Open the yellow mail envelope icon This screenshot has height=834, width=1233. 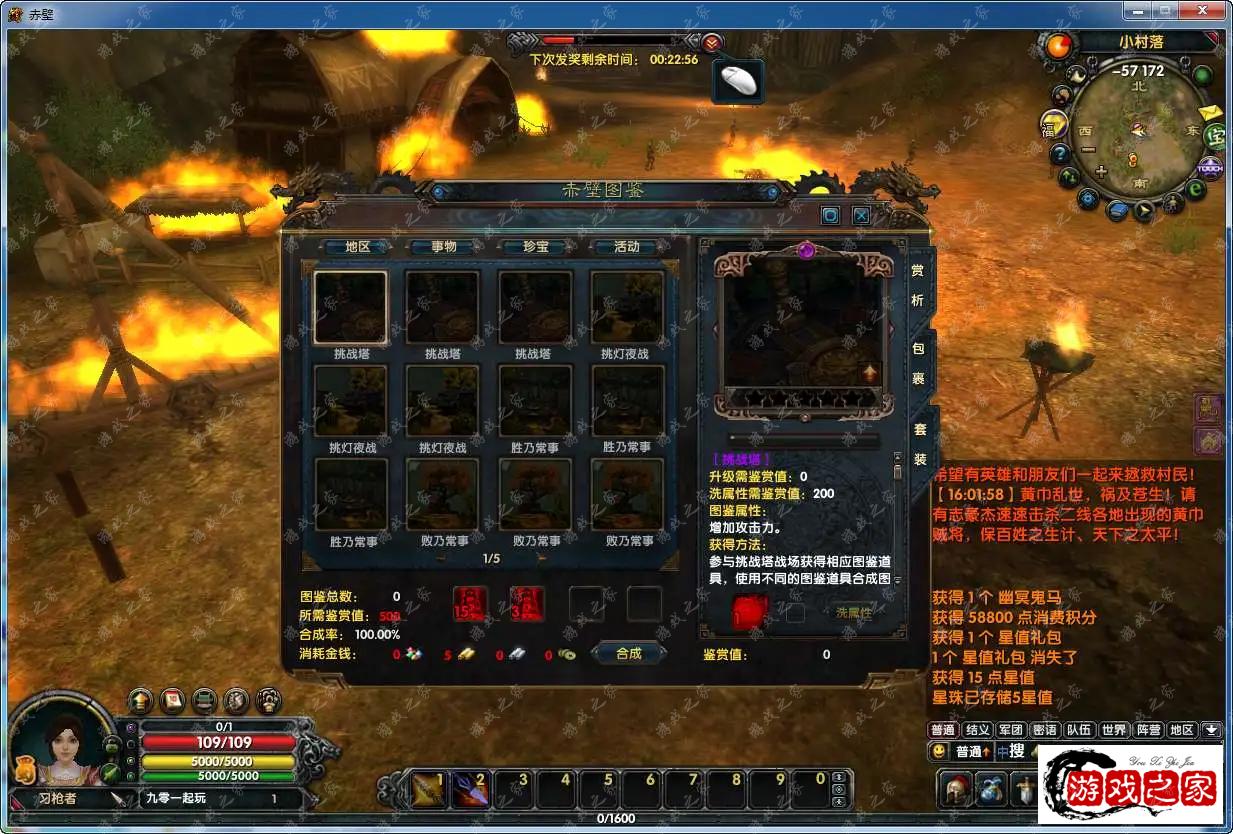click(1211, 112)
